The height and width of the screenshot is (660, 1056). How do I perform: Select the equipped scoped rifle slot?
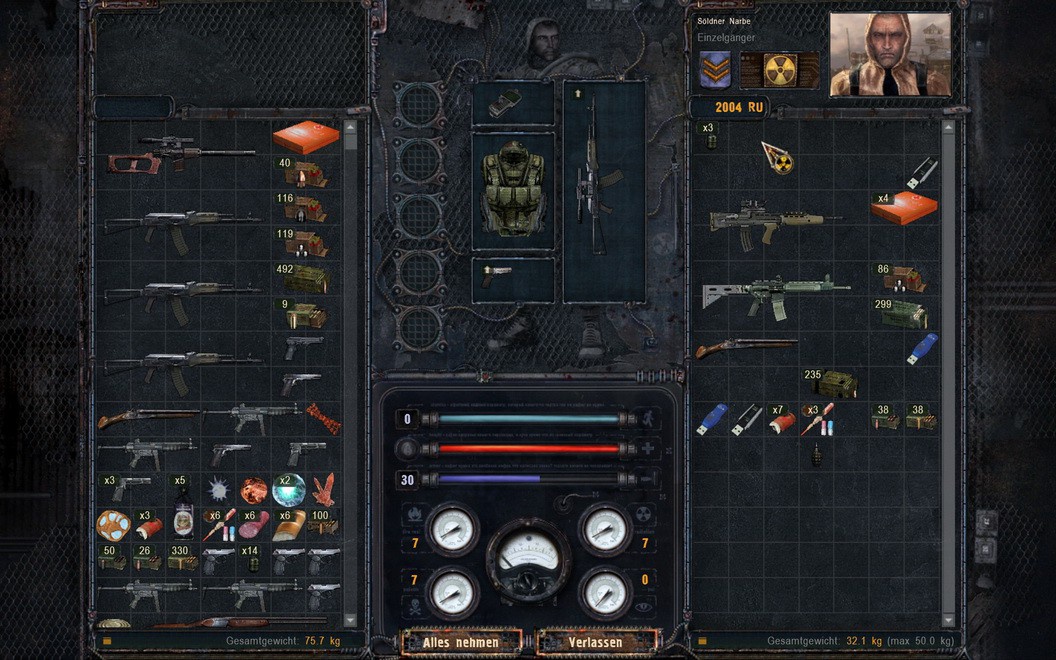click(x=603, y=190)
